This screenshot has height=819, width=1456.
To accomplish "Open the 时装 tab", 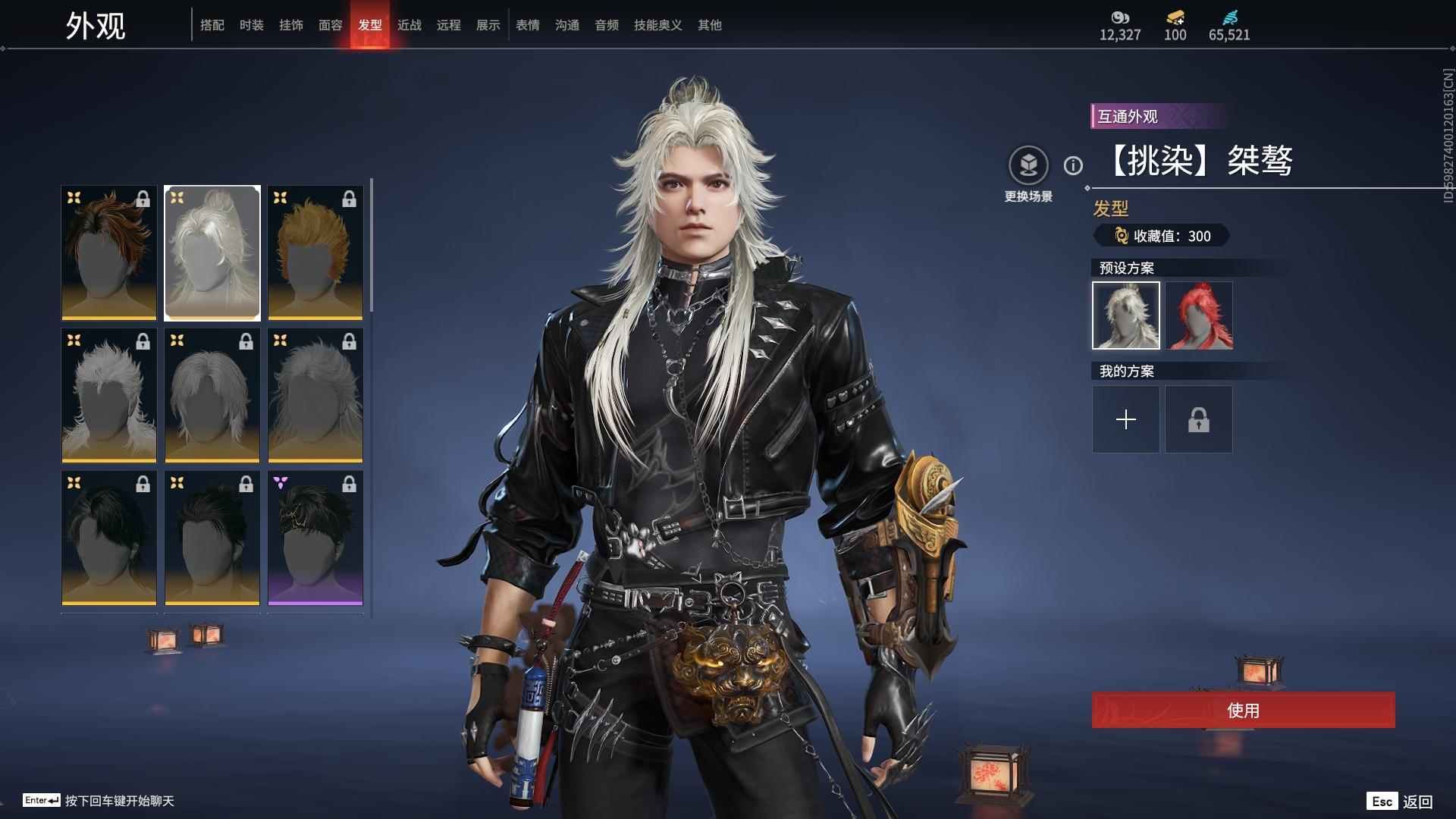I will (x=252, y=25).
